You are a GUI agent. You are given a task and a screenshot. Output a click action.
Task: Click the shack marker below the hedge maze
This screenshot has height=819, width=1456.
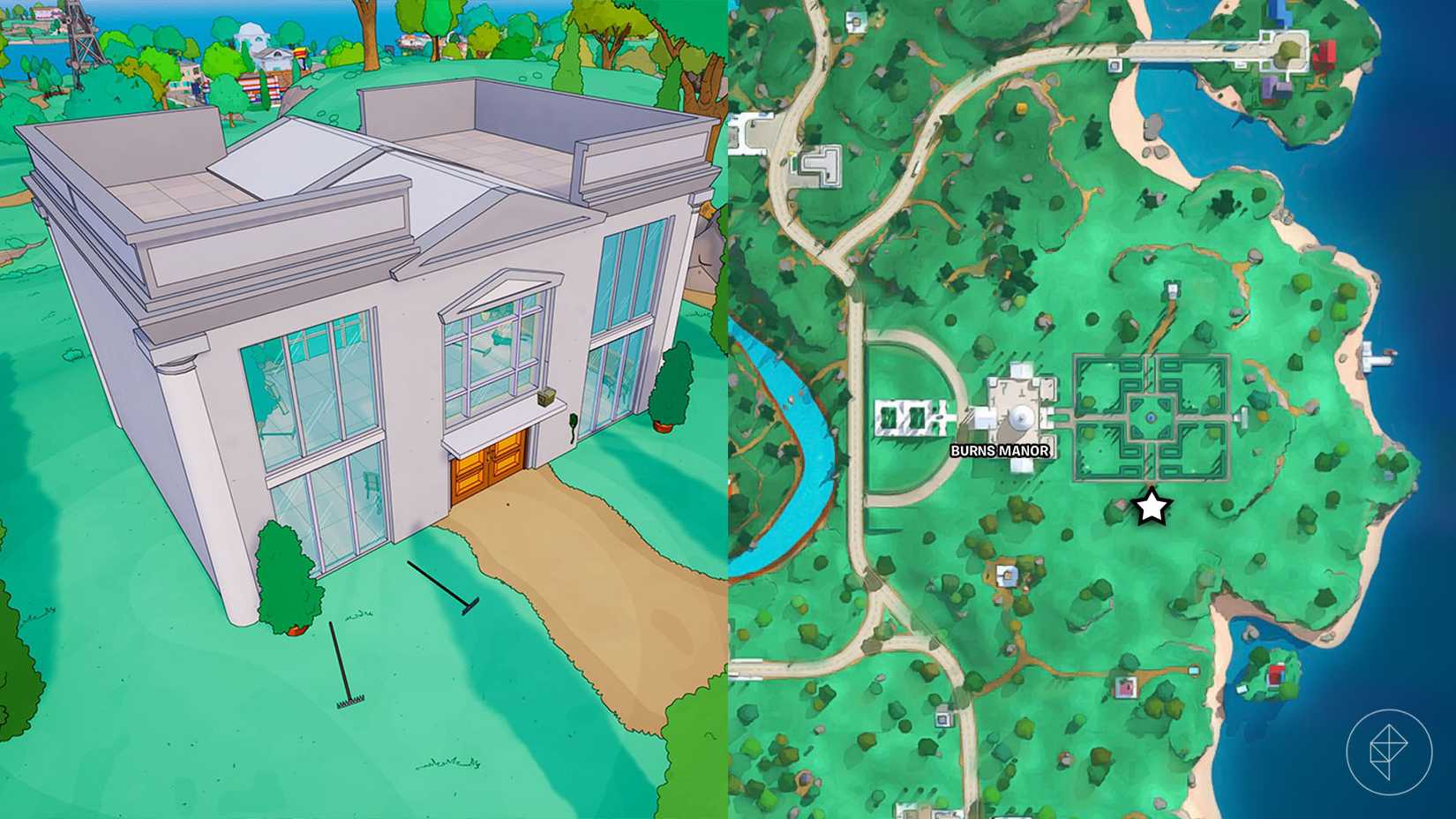tap(1006, 574)
